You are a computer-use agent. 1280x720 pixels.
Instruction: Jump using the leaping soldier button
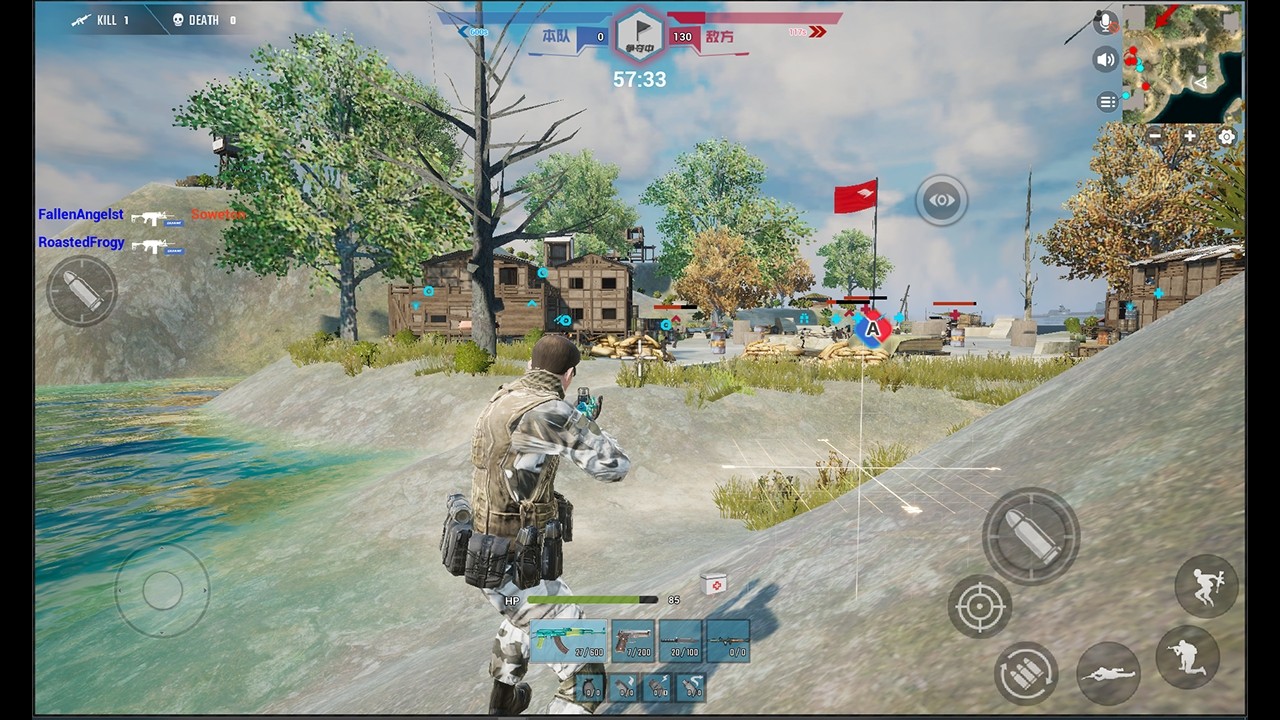(x=1207, y=587)
